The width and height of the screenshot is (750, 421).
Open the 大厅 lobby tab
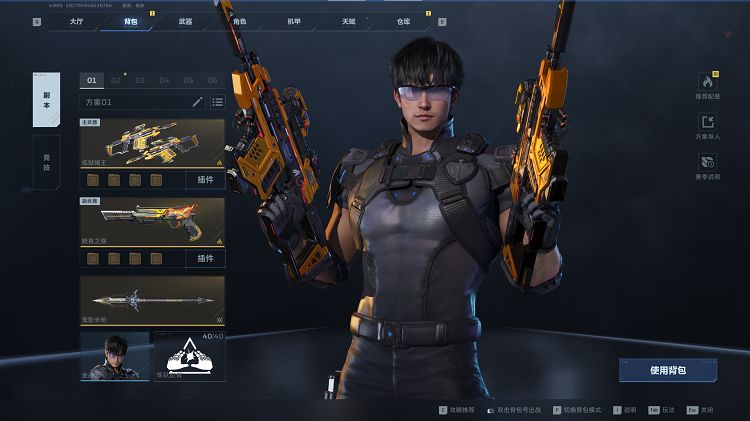click(75, 20)
